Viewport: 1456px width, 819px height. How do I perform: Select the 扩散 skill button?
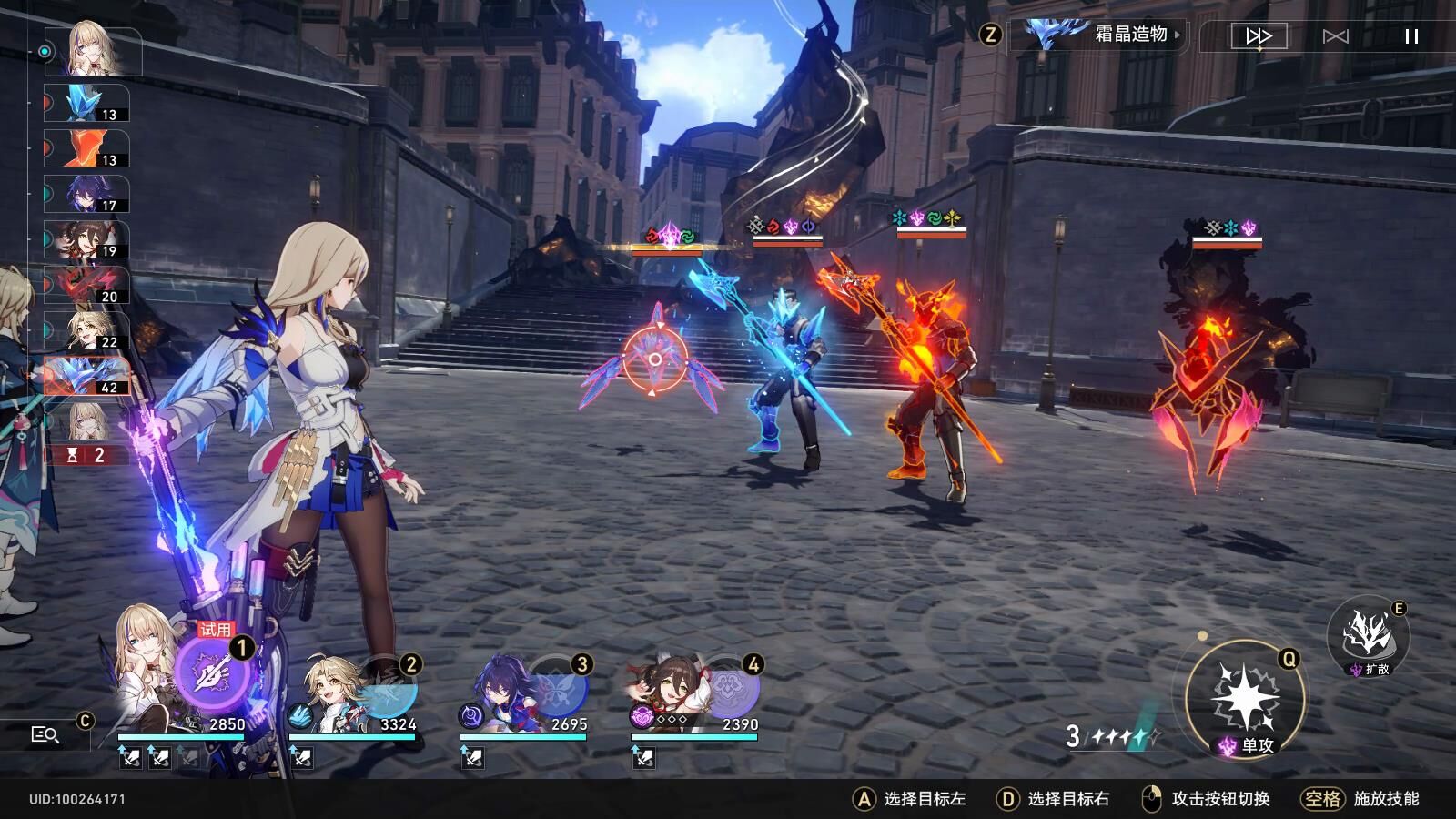(x=1368, y=636)
